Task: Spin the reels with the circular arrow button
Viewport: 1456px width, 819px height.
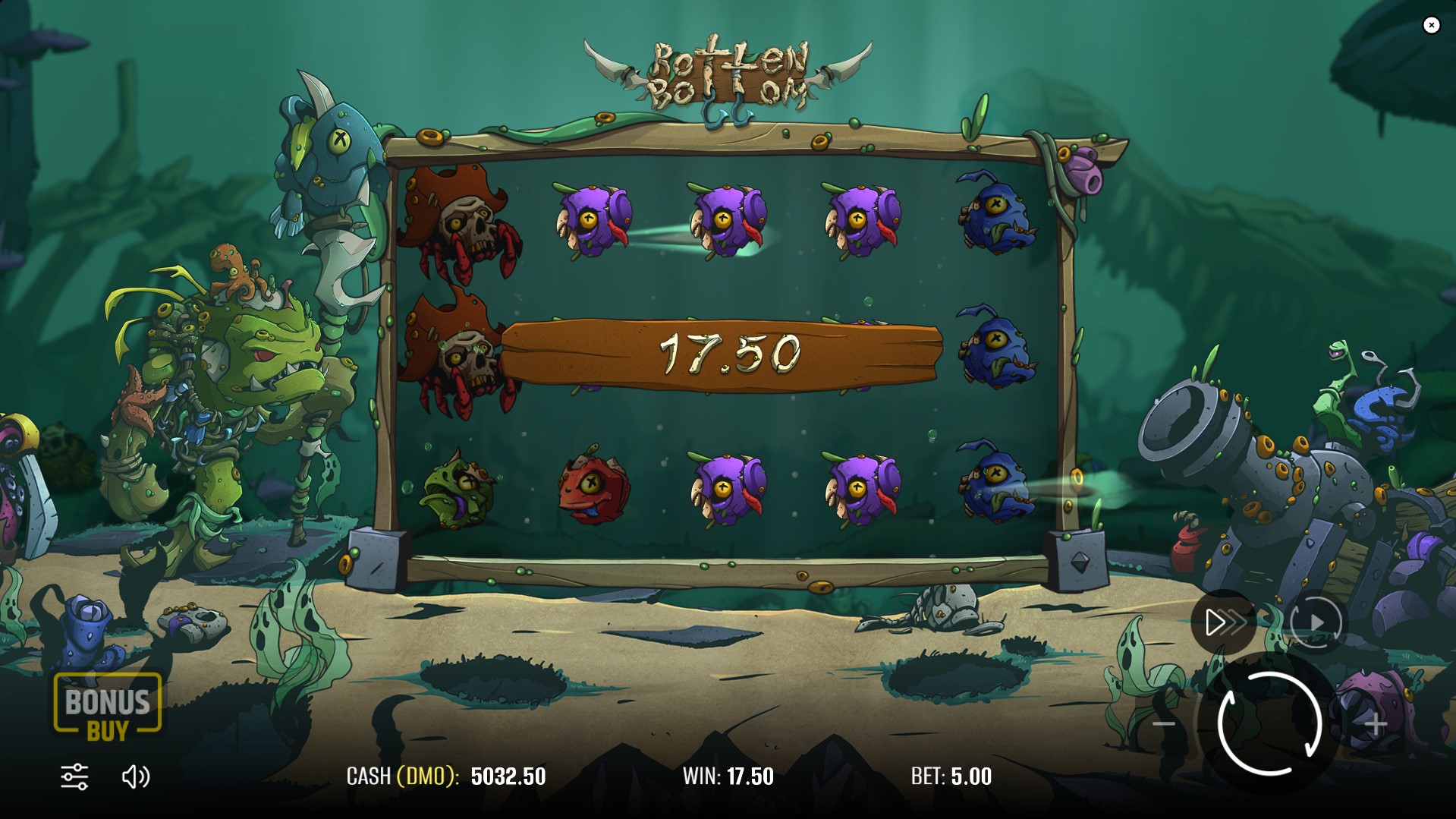Action: click(1269, 723)
